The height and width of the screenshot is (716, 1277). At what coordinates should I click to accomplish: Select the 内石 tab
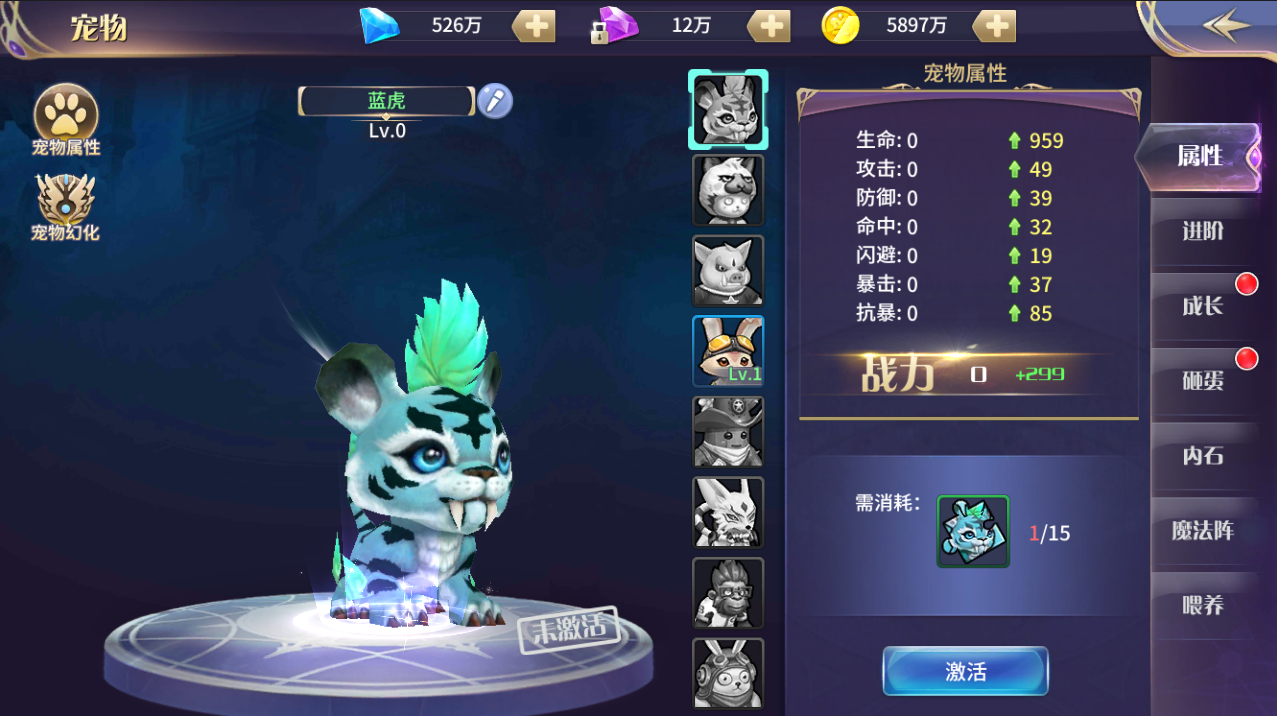1203,456
